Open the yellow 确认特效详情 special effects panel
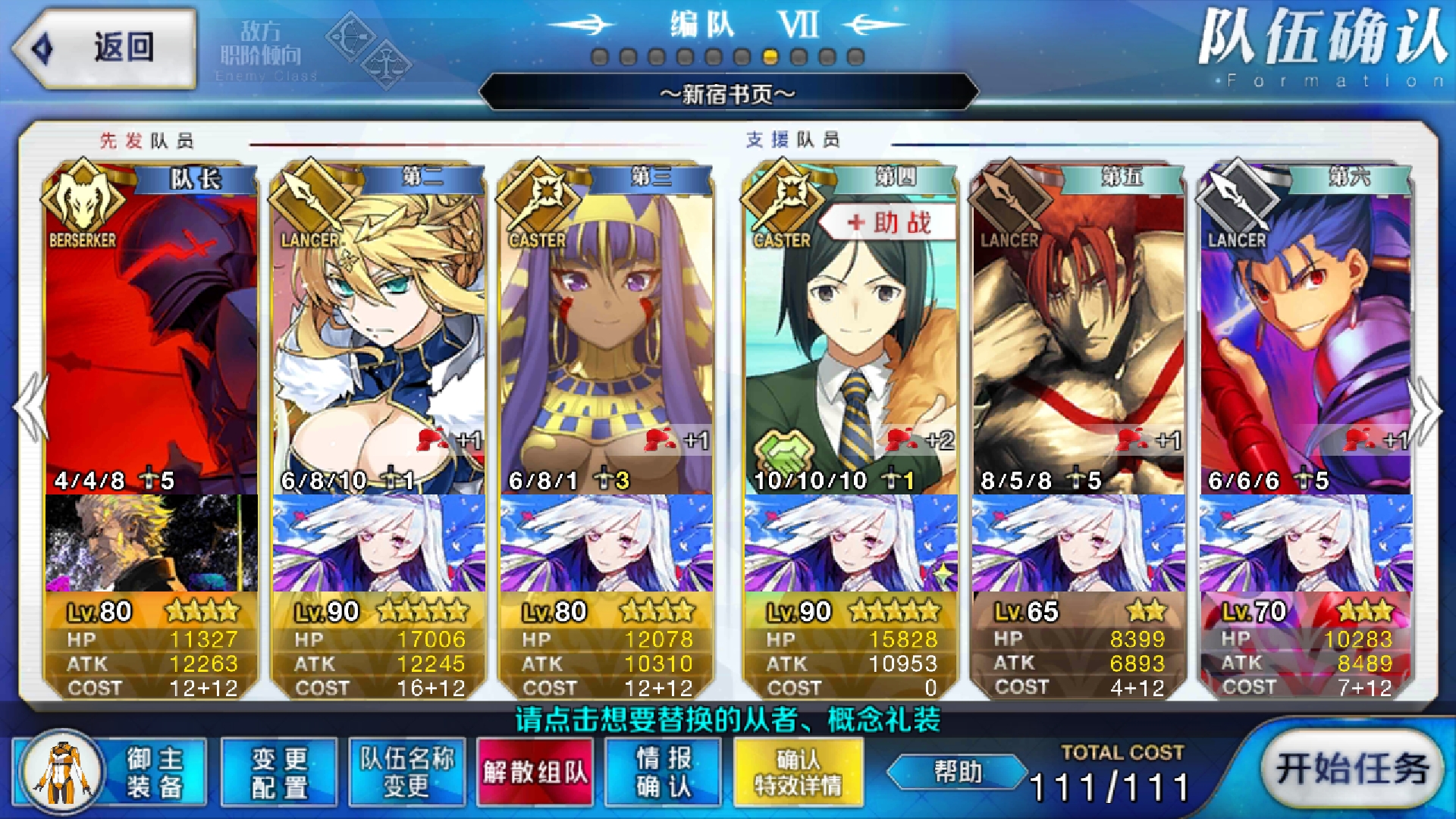Screen dimensions: 1456x819 click(797, 770)
